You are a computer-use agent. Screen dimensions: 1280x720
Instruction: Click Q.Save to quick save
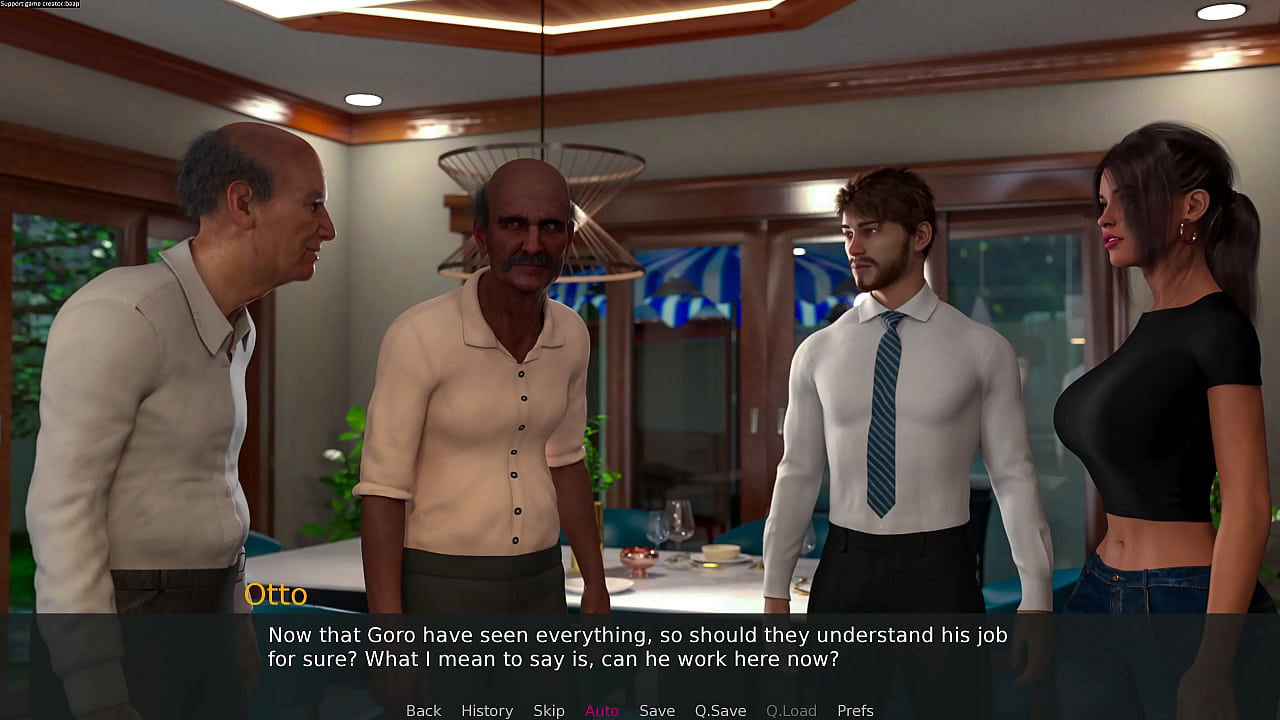[720, 710]
